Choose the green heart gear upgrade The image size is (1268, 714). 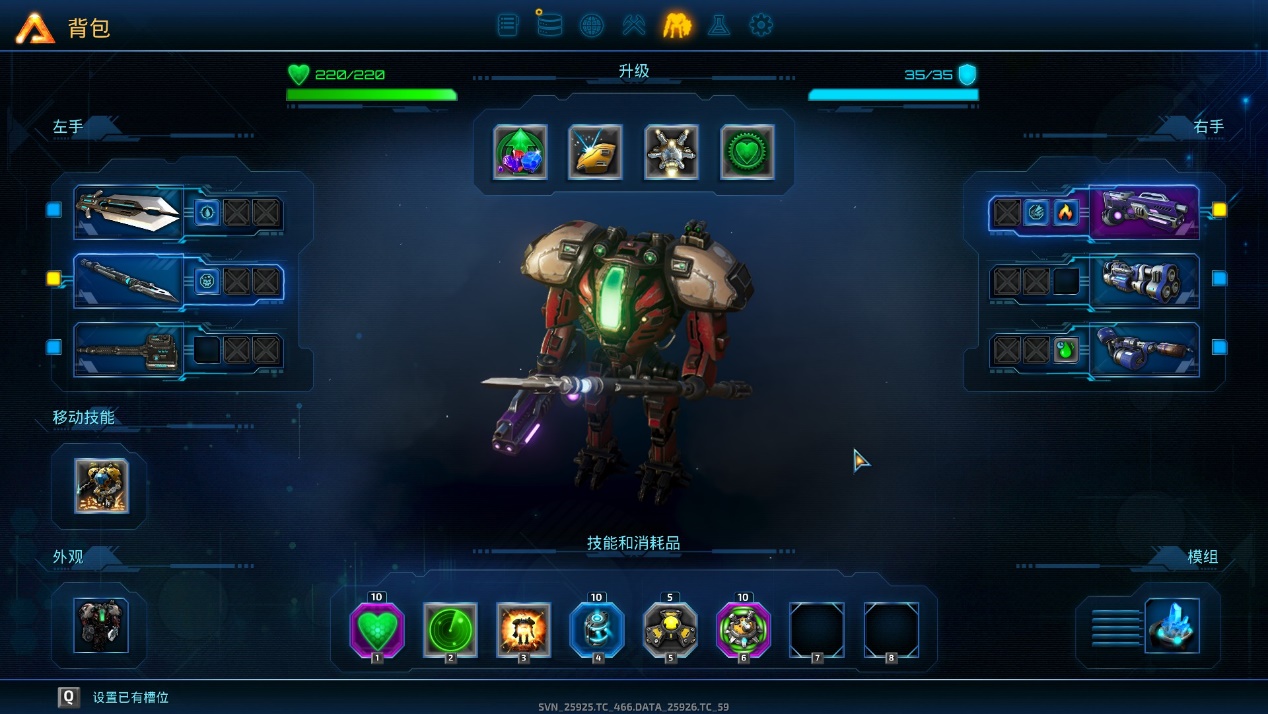748,152
